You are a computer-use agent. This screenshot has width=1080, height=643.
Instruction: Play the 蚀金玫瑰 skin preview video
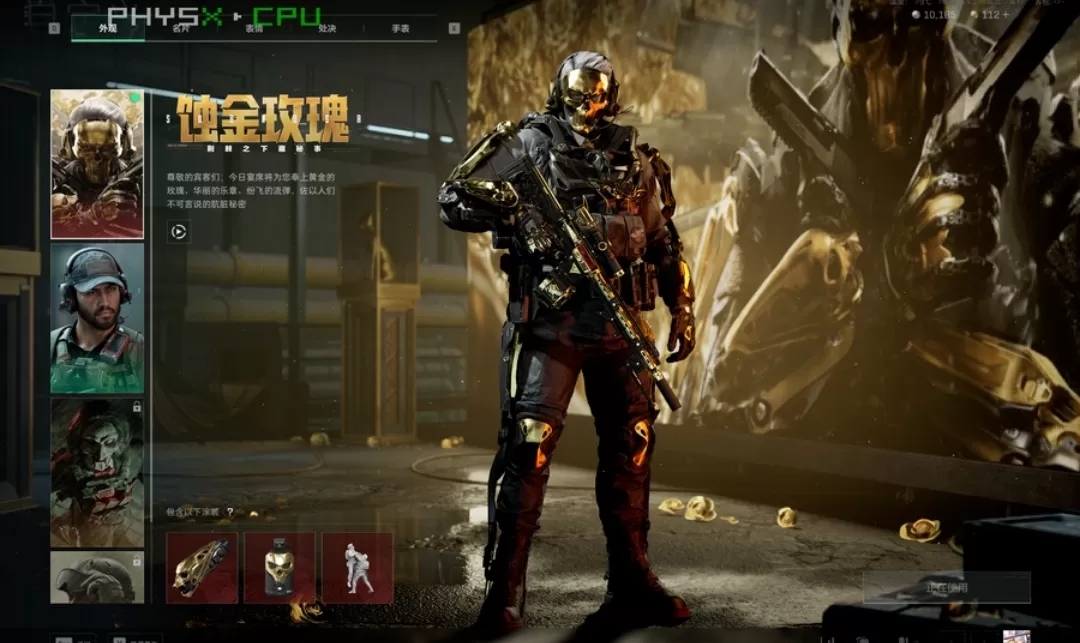coord(179,232)
